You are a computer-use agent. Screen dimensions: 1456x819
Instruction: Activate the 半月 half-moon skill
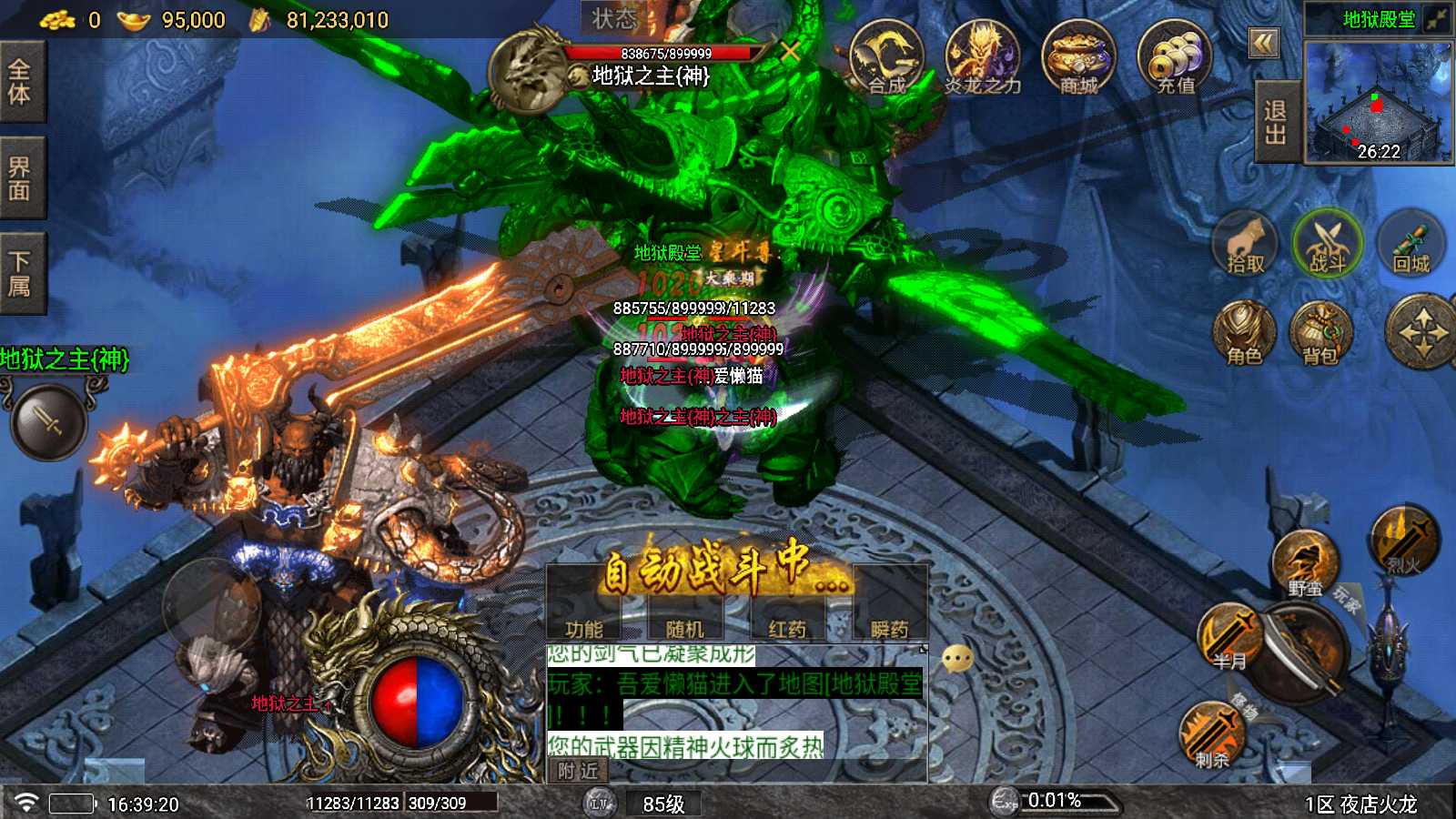[1229, 637]
